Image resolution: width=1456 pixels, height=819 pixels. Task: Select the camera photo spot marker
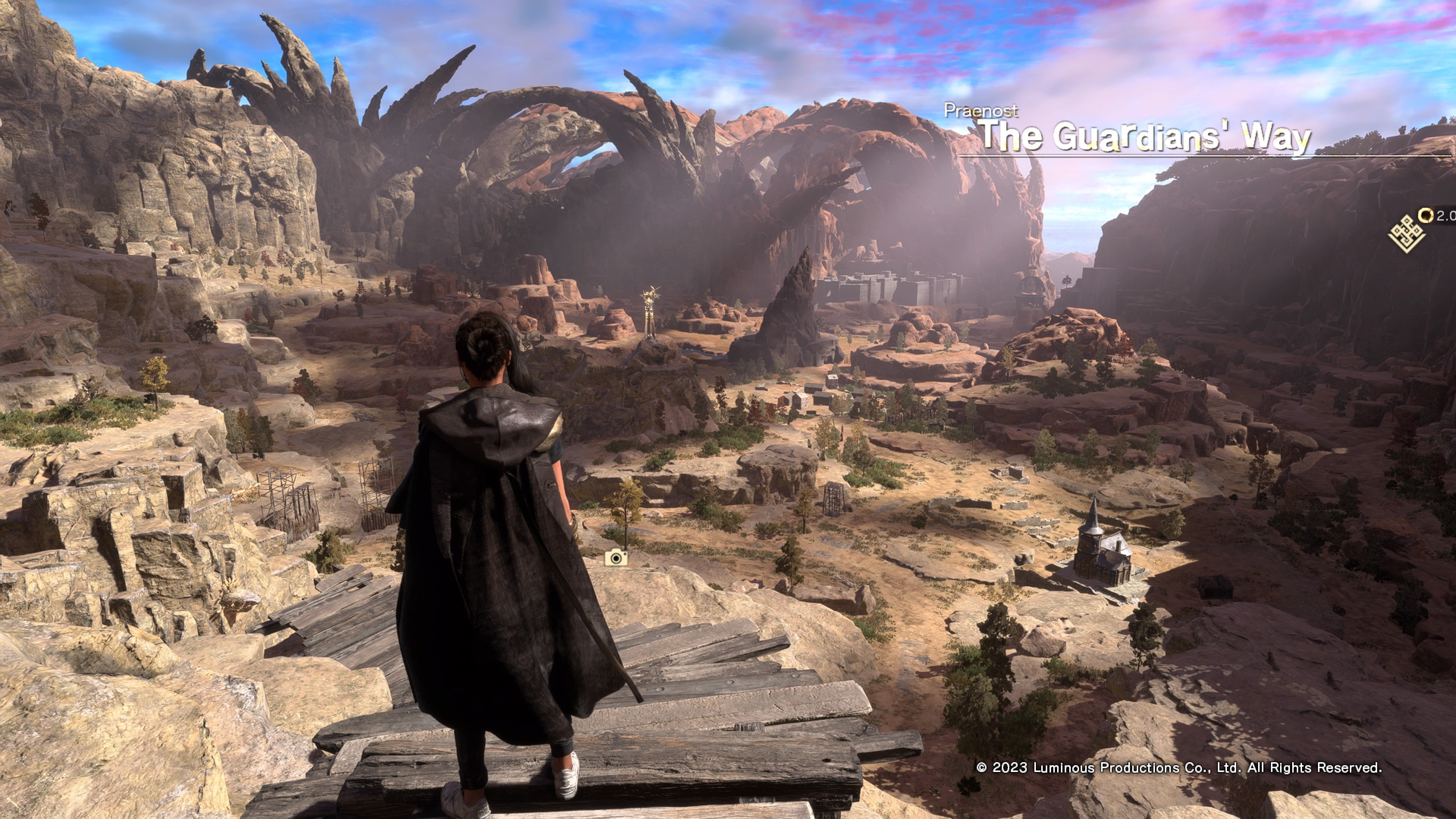pyautogui.click(x=615, y=559)
